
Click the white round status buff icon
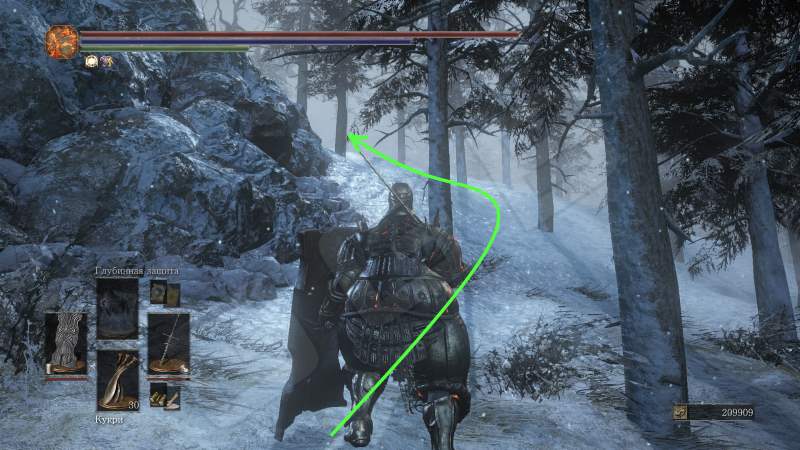pos(90,61)
